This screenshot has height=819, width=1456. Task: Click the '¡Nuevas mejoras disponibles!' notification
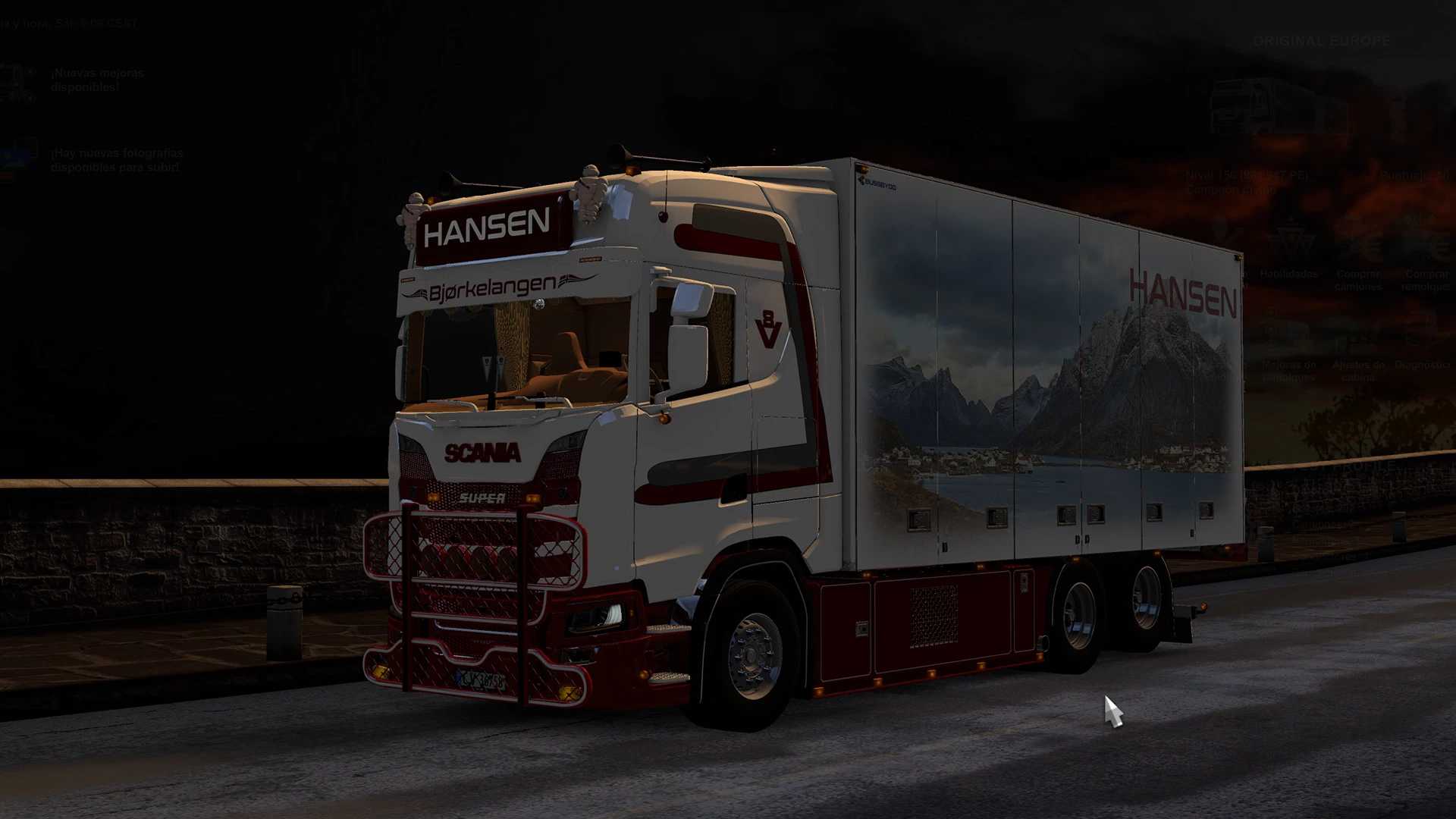tap(97, 80)
